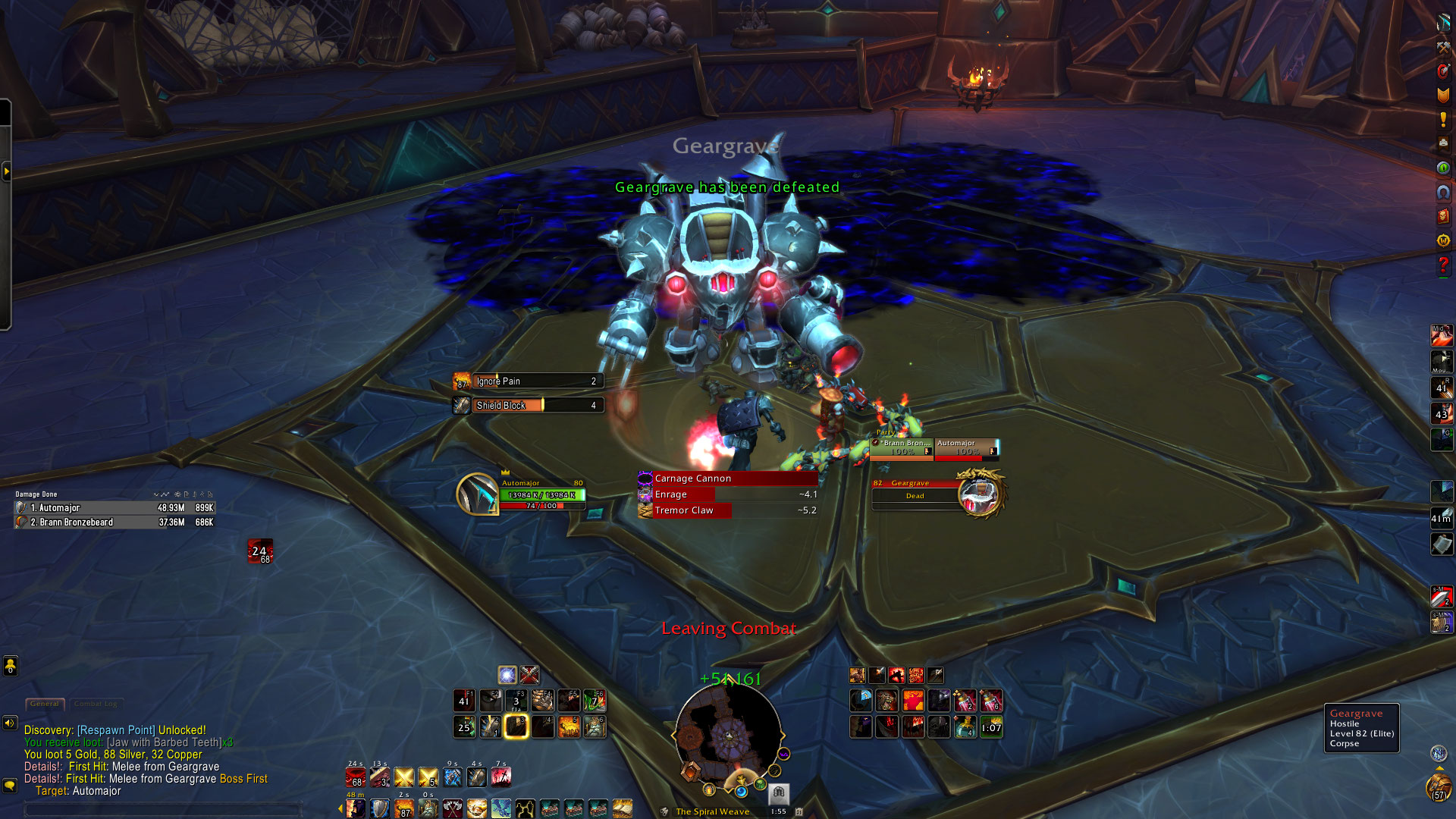Viewport: 1456px width, 819px height.
Task: Open the calendar icon beside the clock
Action: point(799,811)
